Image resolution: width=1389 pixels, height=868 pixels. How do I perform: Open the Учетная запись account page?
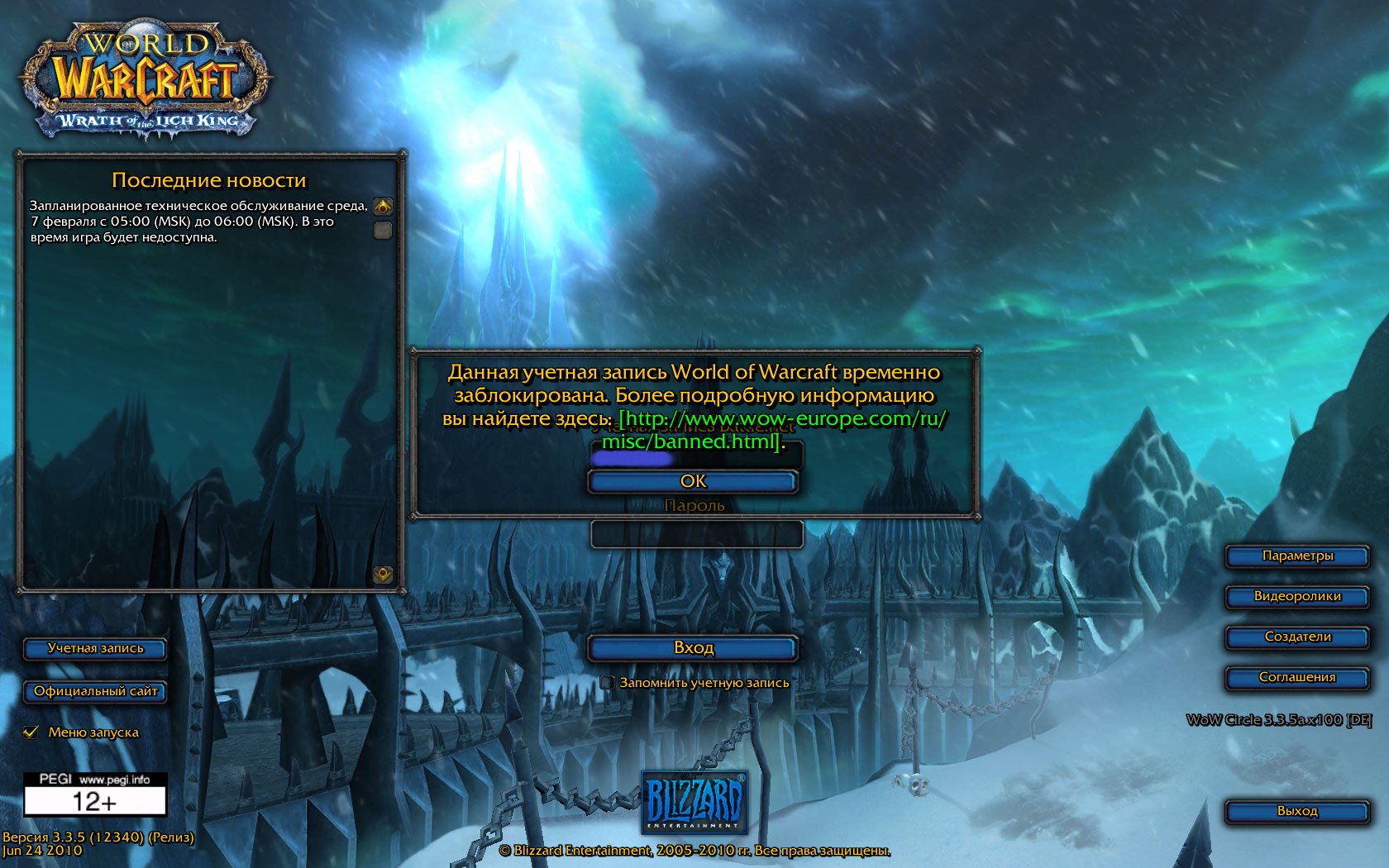(x=95, y=649)
